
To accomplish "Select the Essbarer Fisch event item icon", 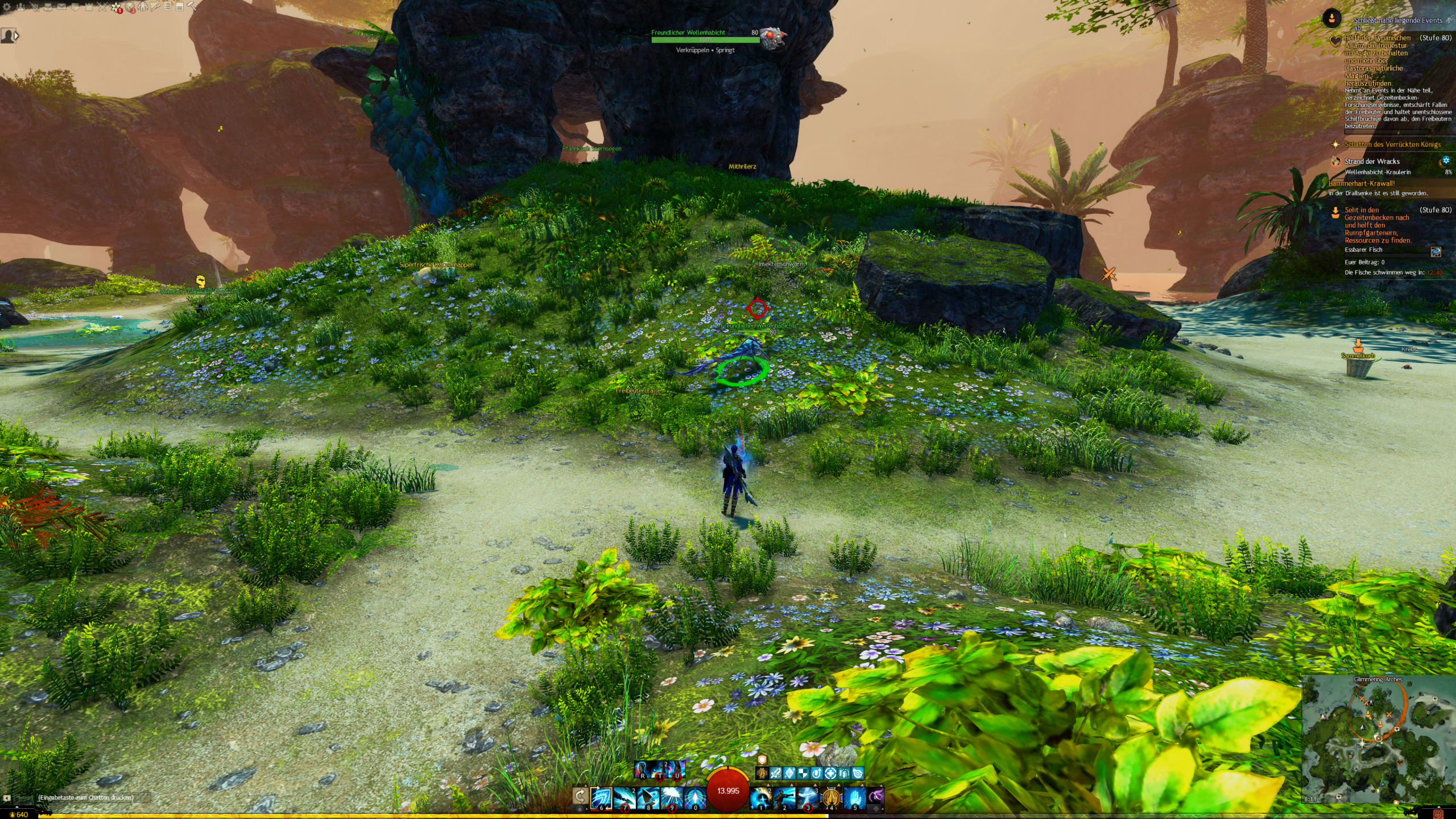I will click(1436, 252).
